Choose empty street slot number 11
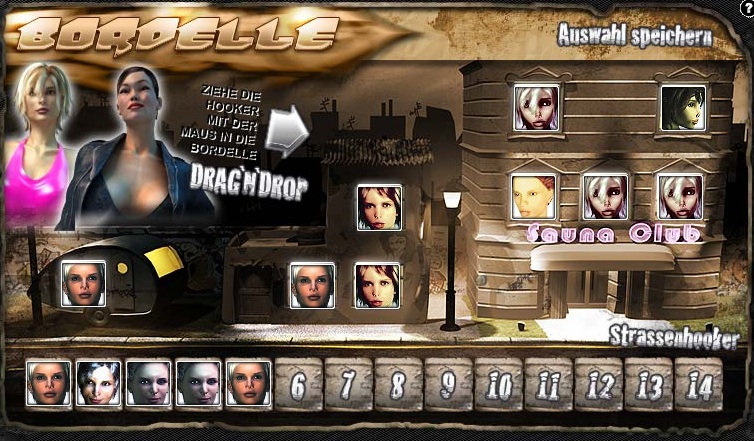The width and height of the screenshot is (754, 441). tap(549, 384)
